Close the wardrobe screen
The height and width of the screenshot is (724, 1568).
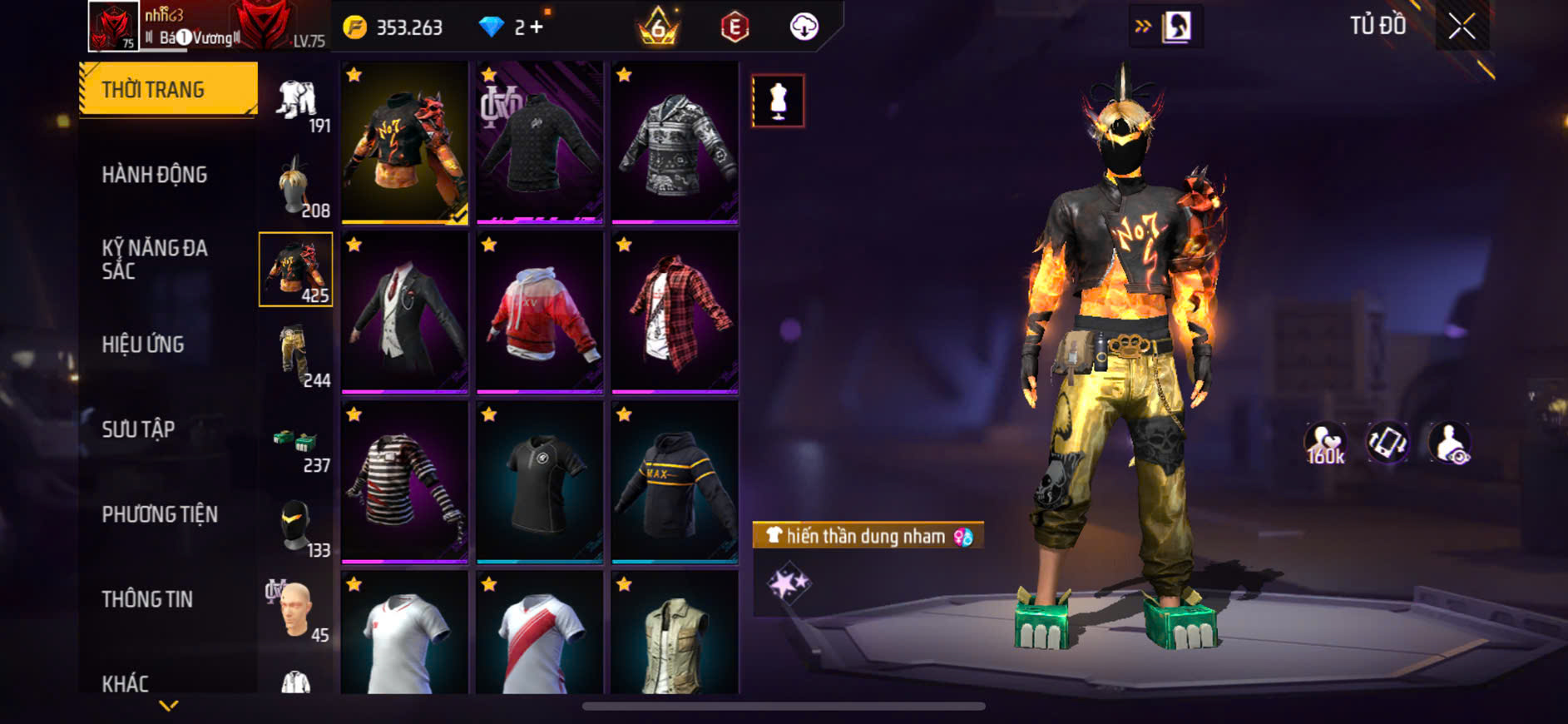[1462, 27]
